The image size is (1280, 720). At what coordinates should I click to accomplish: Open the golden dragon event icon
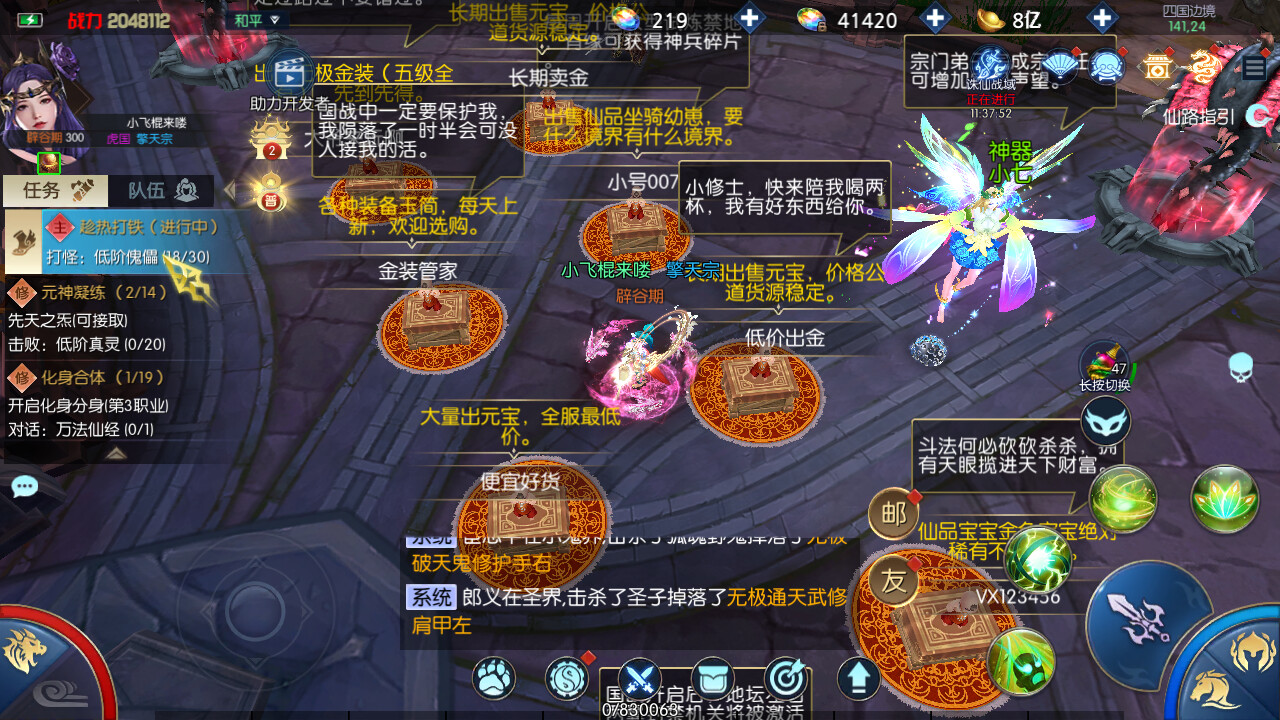coord(1205,66)
